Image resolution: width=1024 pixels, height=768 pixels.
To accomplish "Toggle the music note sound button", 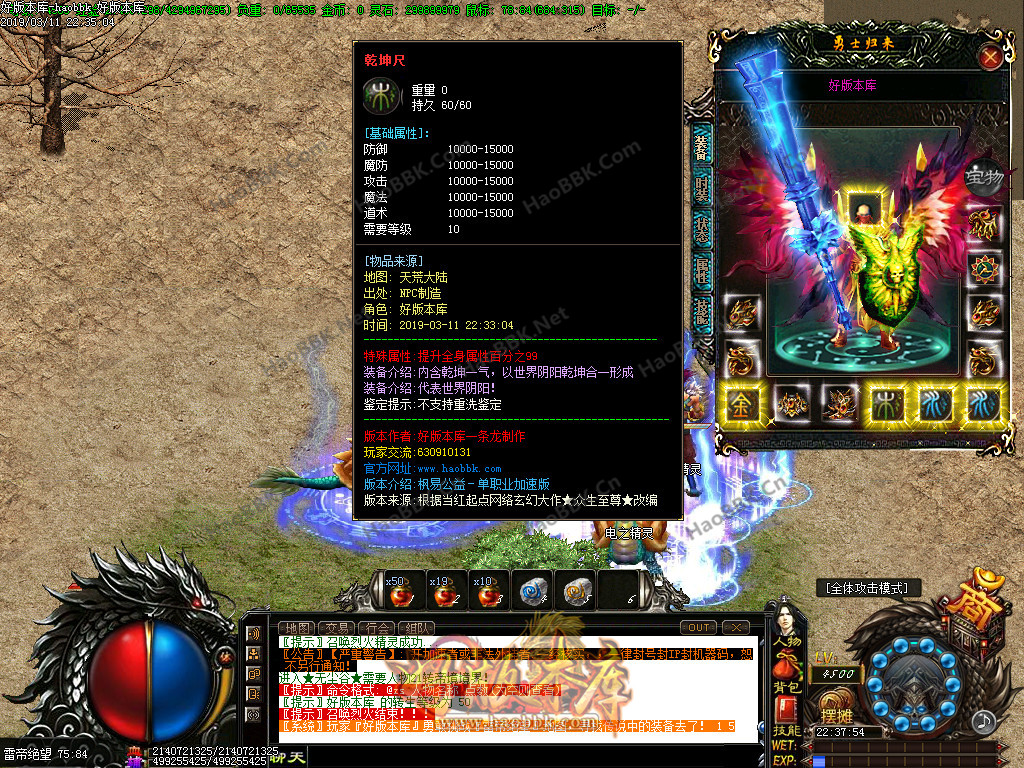I will tap(984, 720).
